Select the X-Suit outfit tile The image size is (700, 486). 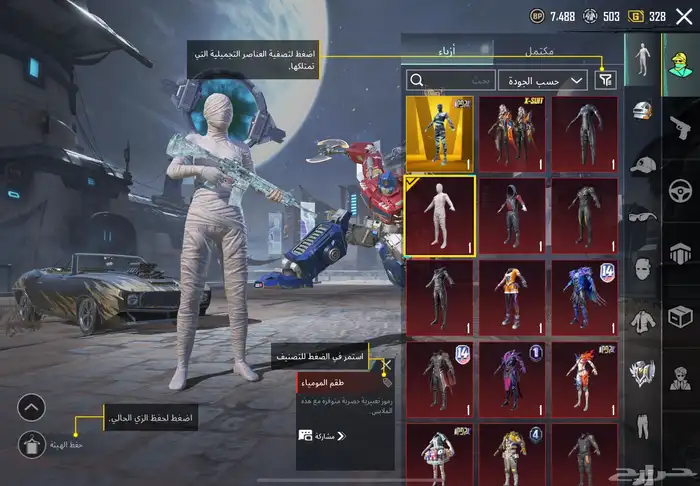pyautogui.click(x=512, y=133)
